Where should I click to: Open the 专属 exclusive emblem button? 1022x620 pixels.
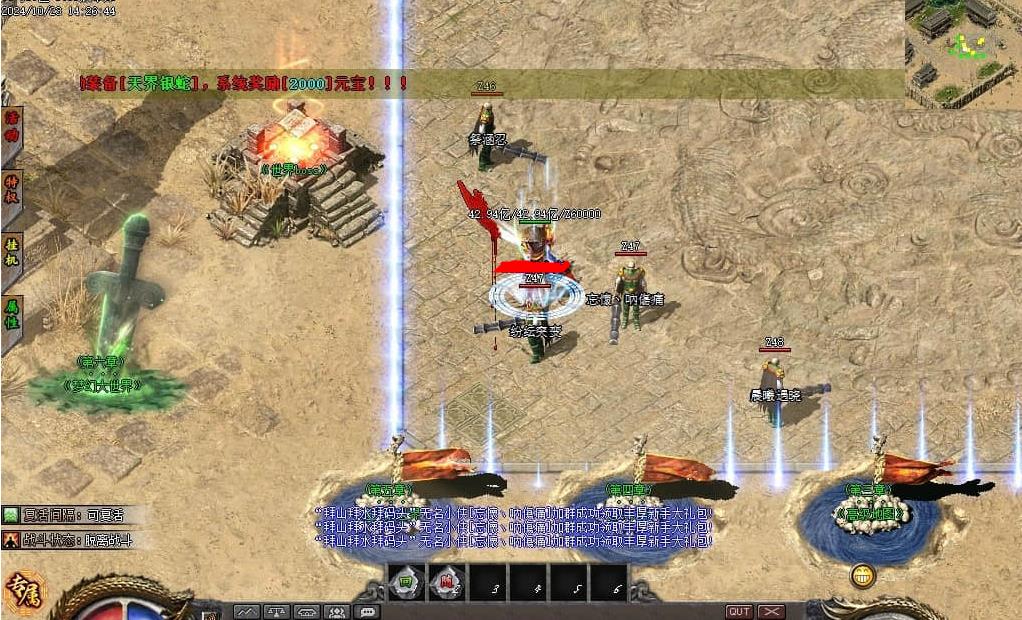pyautogui.click(x=25, y=592)
